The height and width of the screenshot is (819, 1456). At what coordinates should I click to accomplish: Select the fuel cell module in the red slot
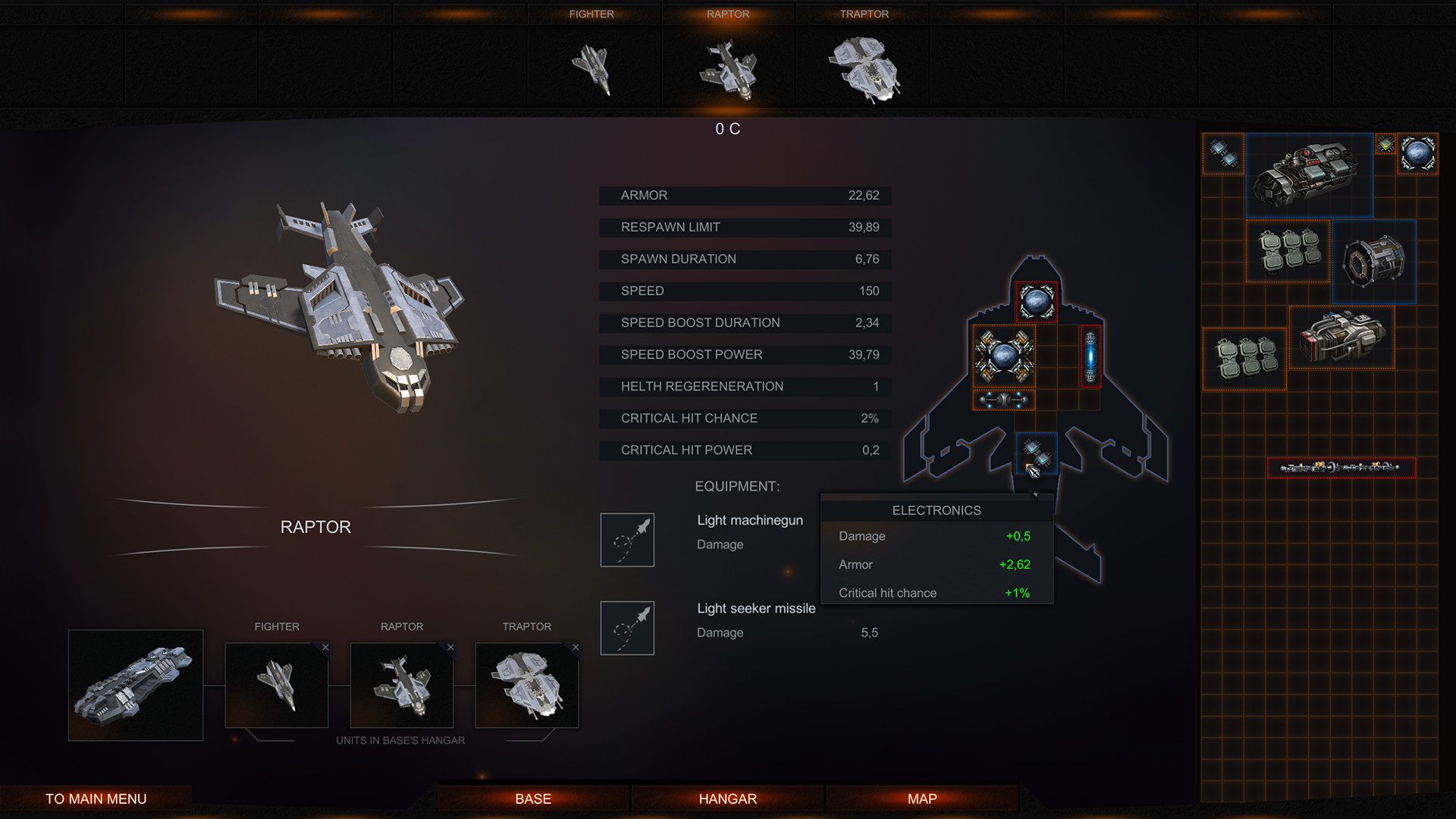pos(1090,358)
